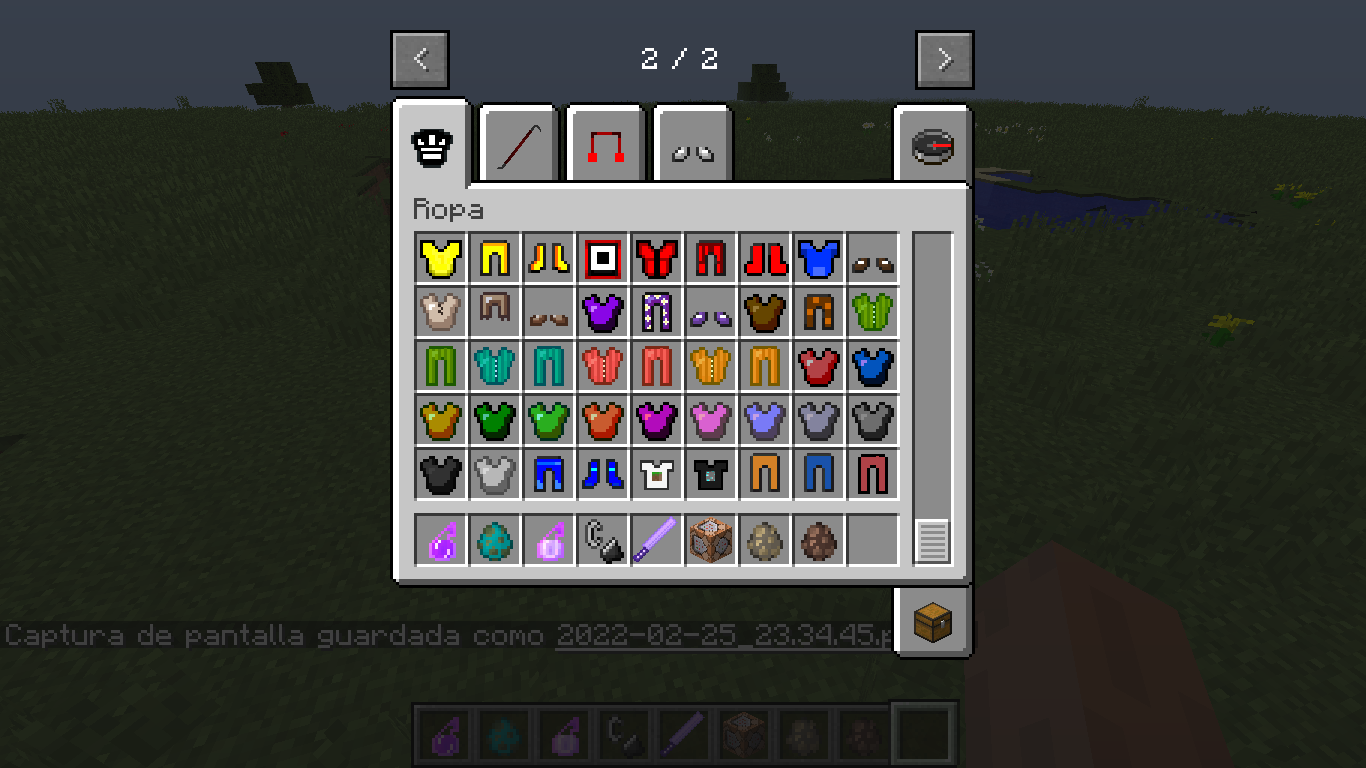Screen dimensions: 1366x768
Task: Toggle selection of the red boots
Action: pyautogui.click(x=765, y=257)
